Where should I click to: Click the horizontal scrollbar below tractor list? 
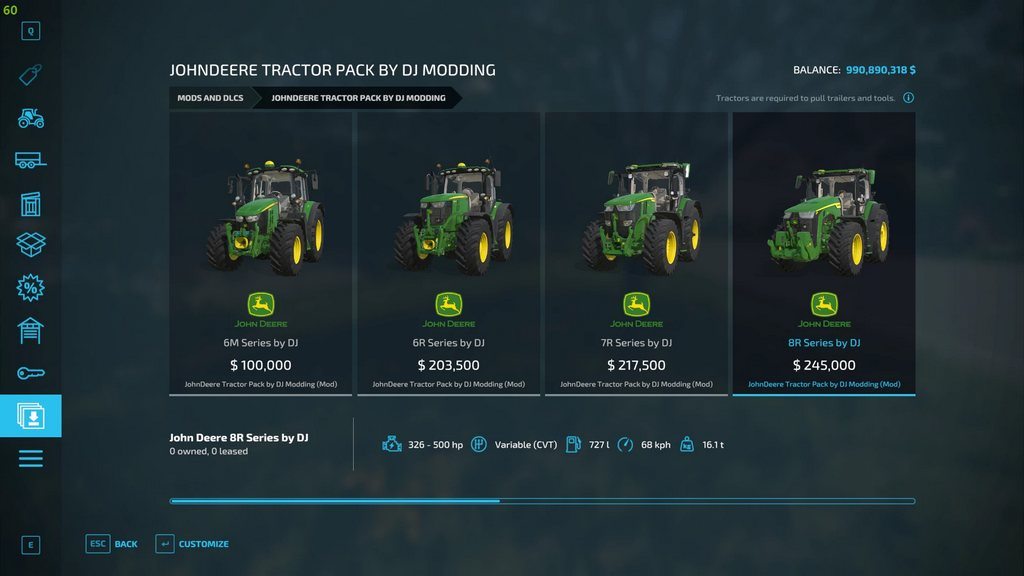542,501
